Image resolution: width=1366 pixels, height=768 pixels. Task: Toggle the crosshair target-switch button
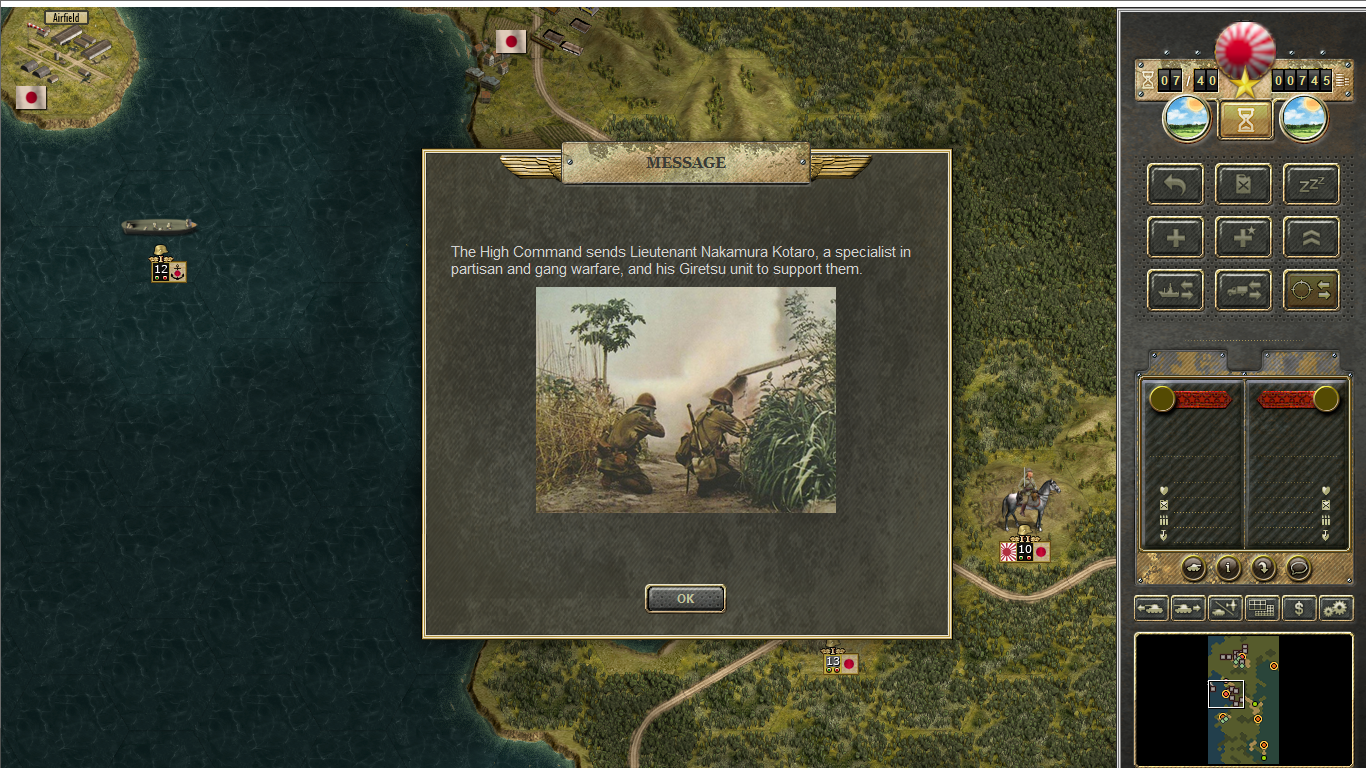(1311, 290)
